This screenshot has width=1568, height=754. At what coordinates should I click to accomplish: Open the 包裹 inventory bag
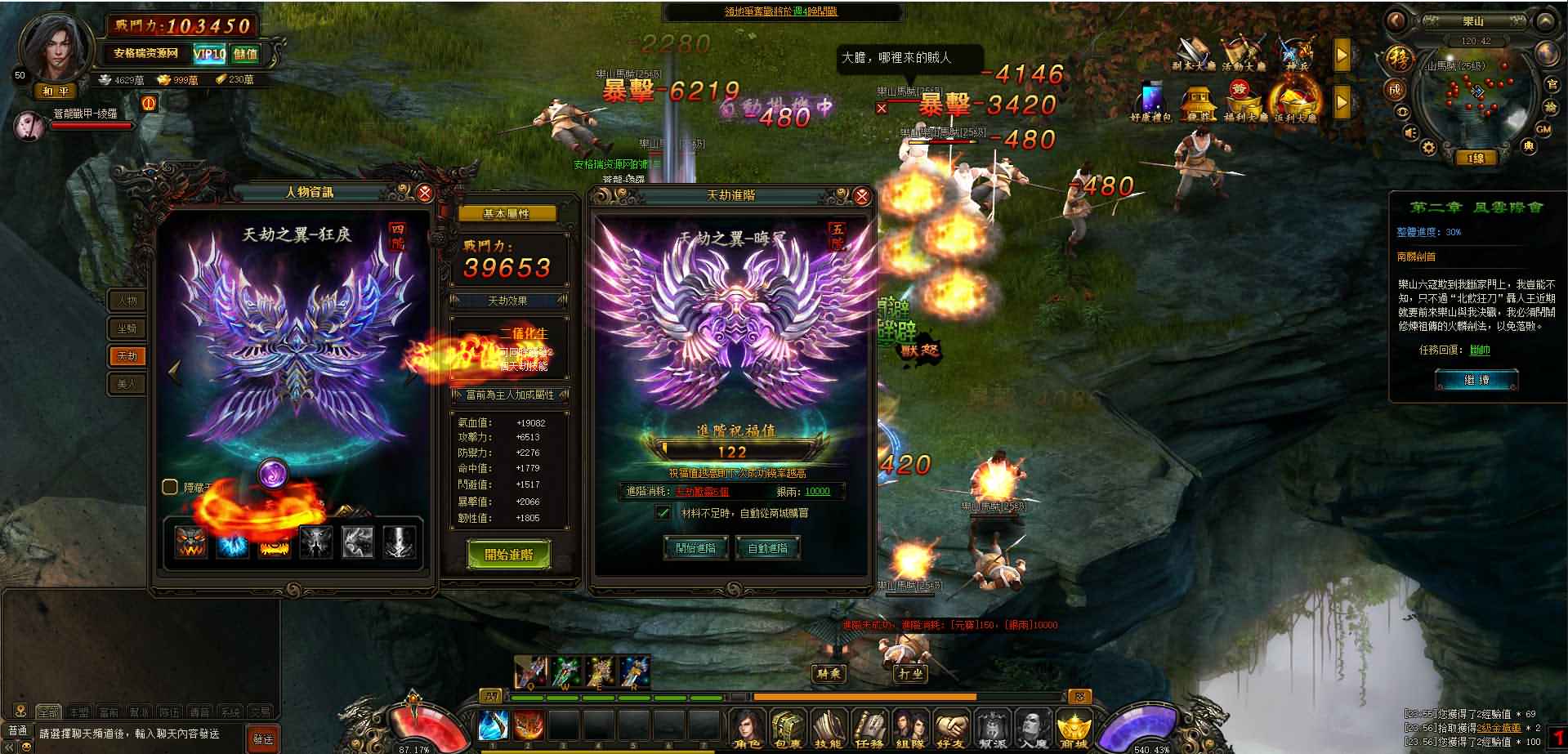(x=788, y=728)
